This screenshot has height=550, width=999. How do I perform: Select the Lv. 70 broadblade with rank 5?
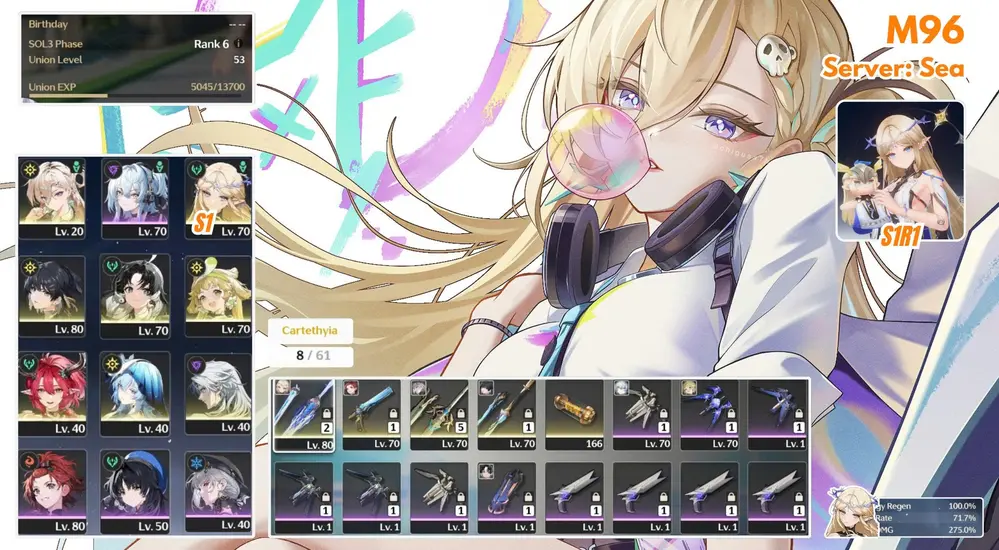pos(438,413)
